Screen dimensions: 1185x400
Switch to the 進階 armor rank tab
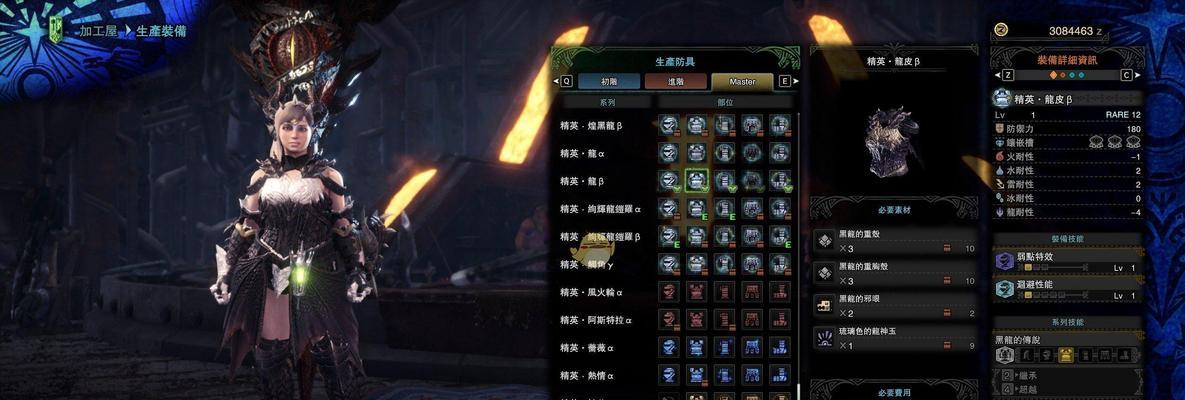coord(675,81)
